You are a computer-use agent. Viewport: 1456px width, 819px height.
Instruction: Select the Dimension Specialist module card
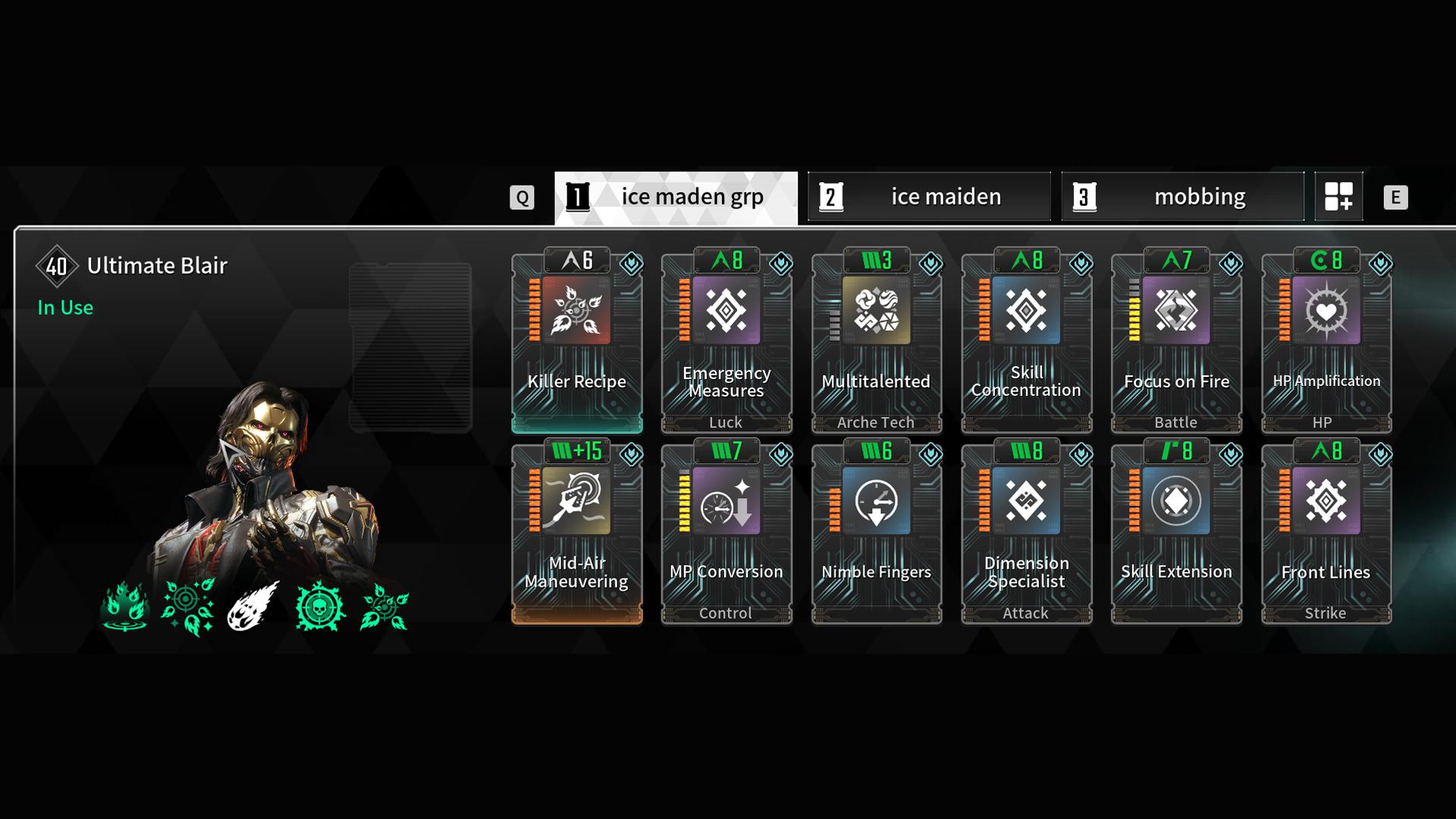(x=1026, y=535)
